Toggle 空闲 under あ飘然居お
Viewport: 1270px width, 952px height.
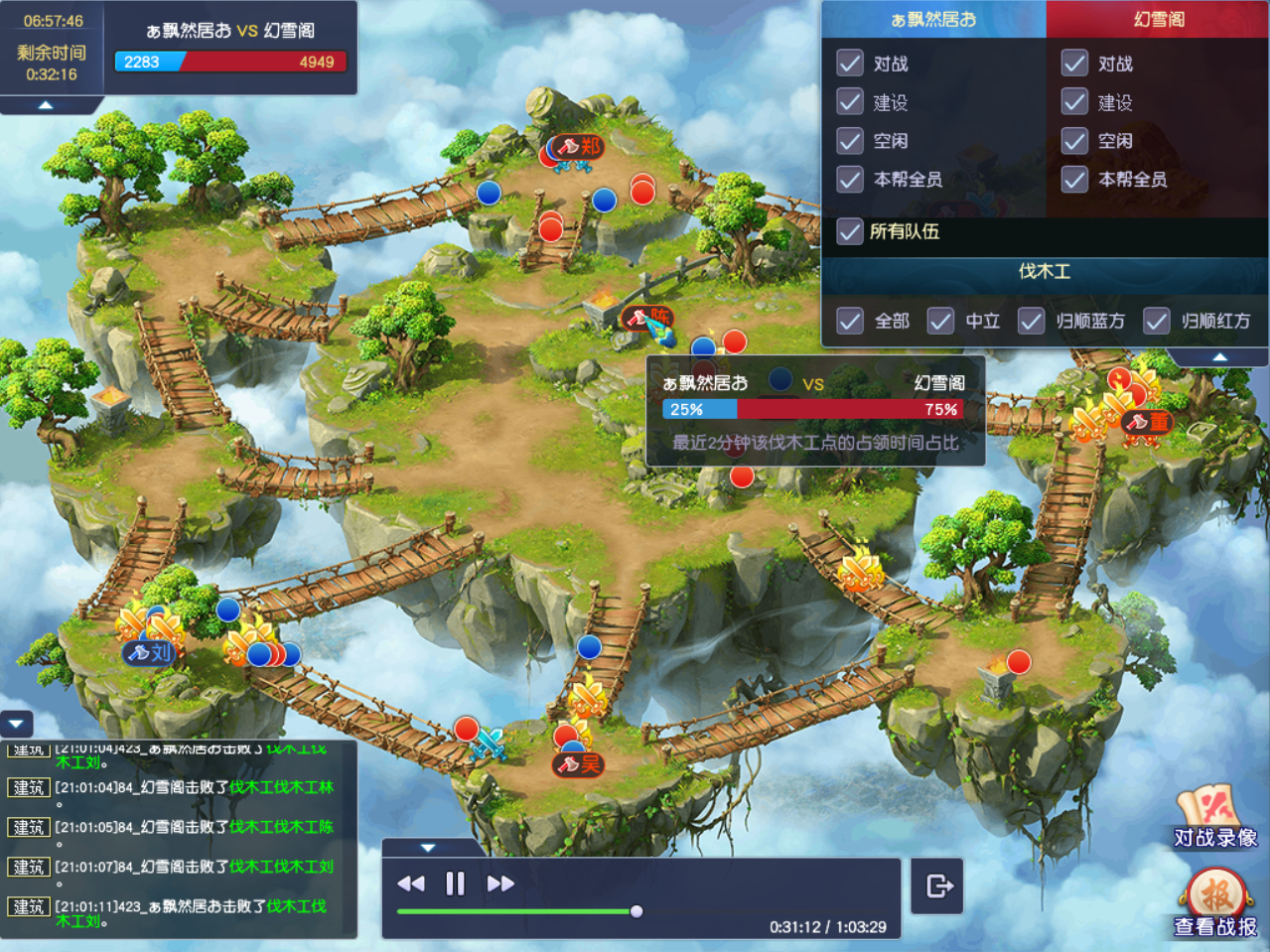850,141
